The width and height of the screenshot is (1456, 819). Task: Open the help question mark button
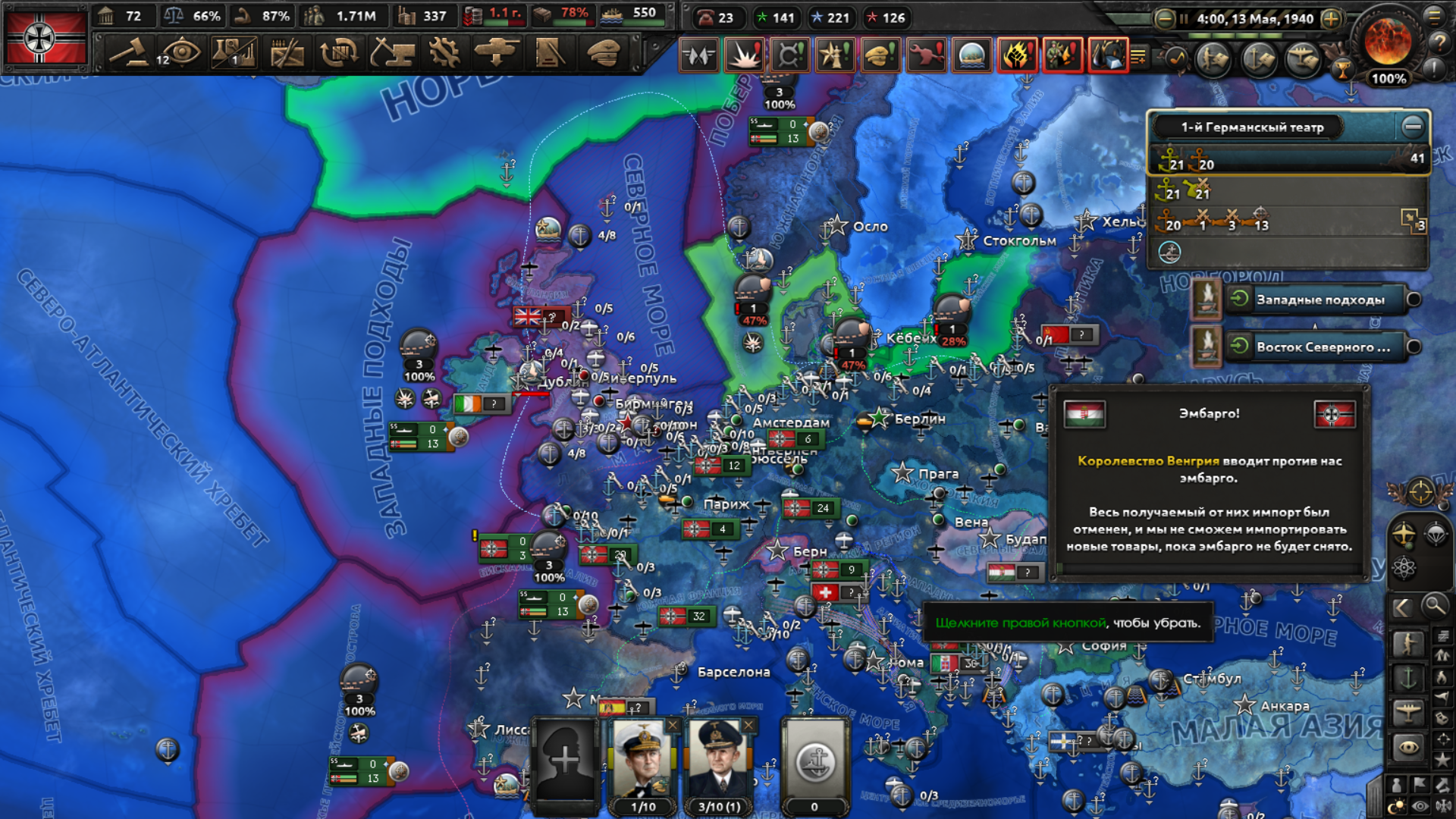[1439, 42]
